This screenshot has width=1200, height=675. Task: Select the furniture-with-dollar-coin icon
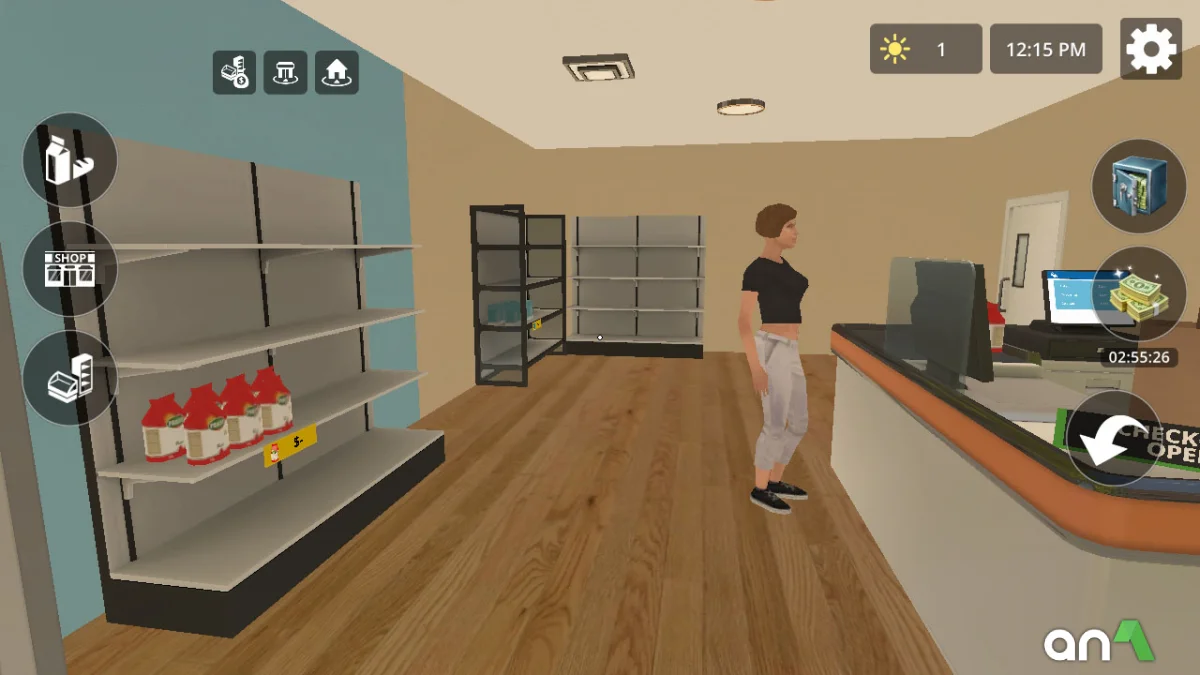click(234, 73)
